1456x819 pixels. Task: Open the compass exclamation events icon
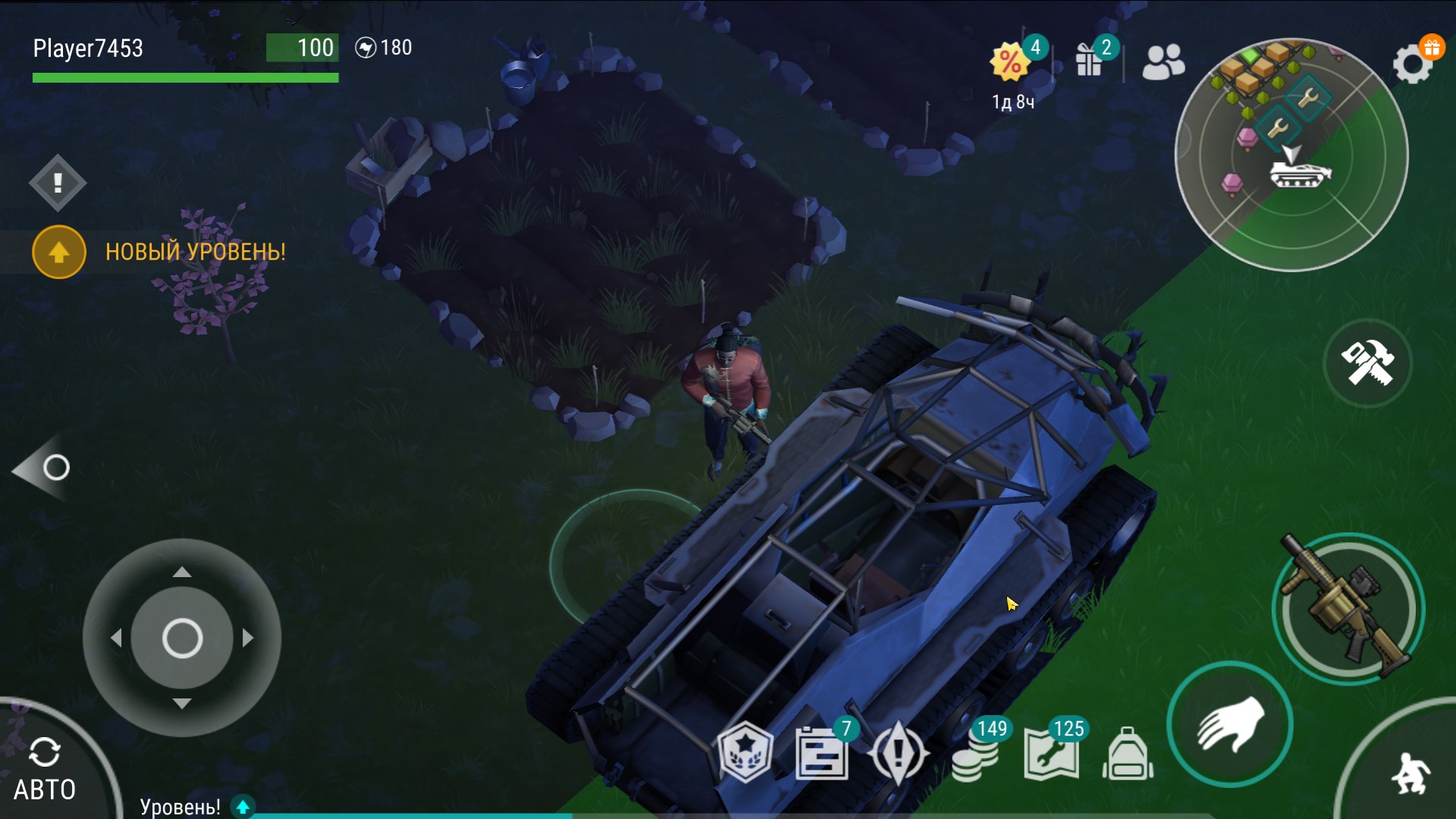899,754
